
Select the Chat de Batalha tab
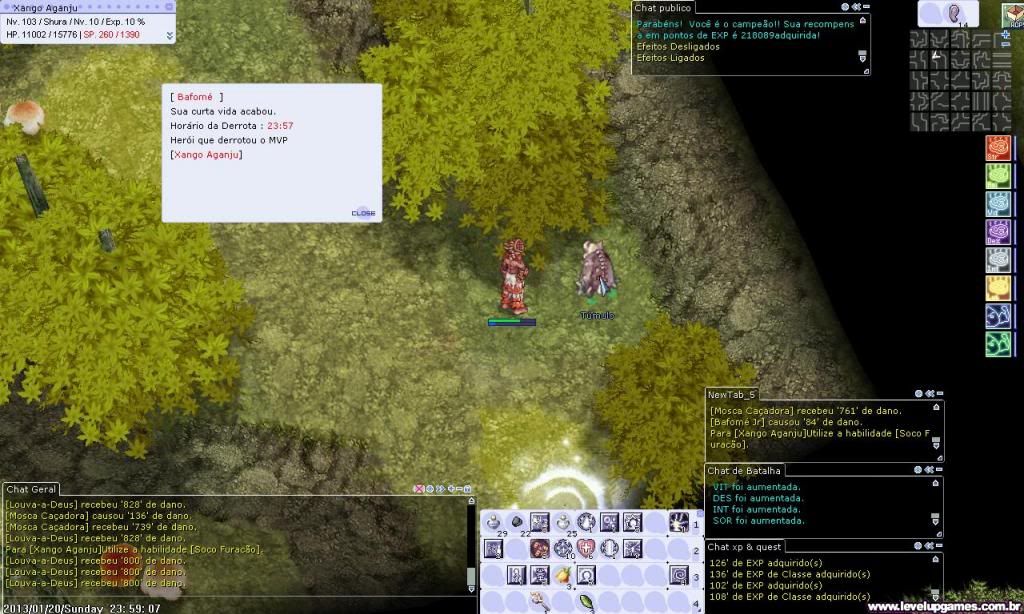pos(744,470)
